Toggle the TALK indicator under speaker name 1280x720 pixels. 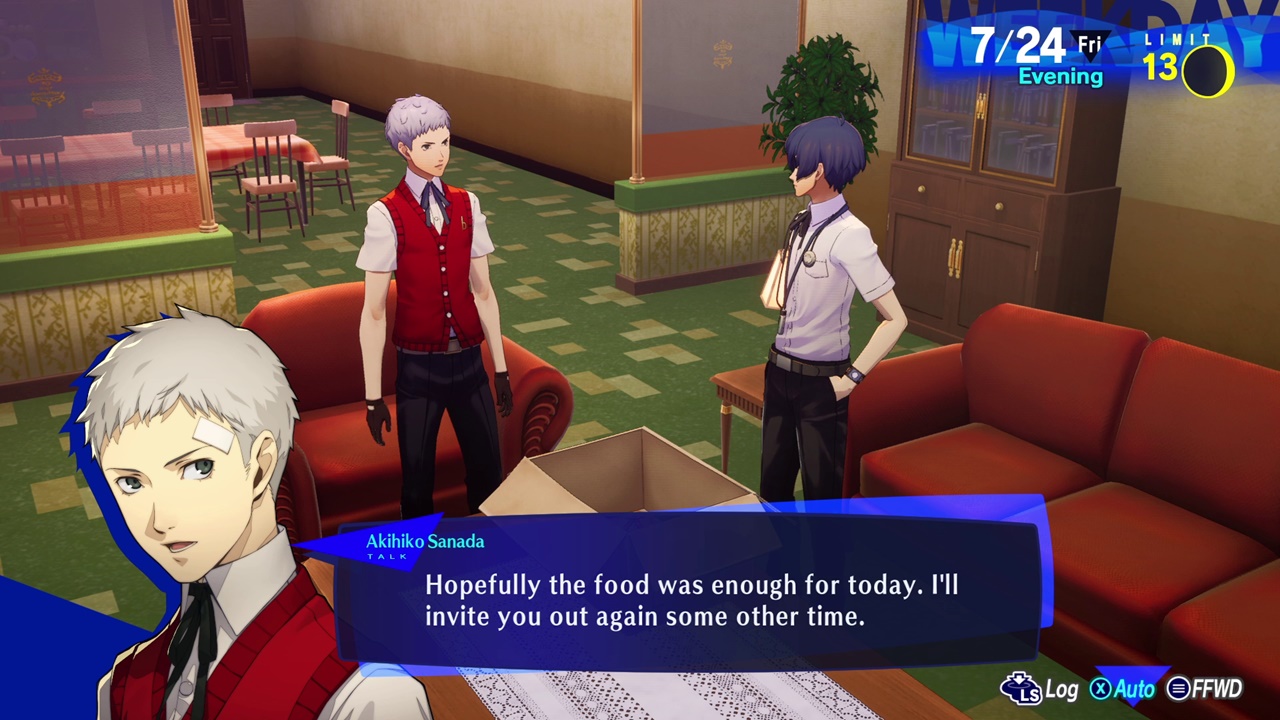(389, 556)
